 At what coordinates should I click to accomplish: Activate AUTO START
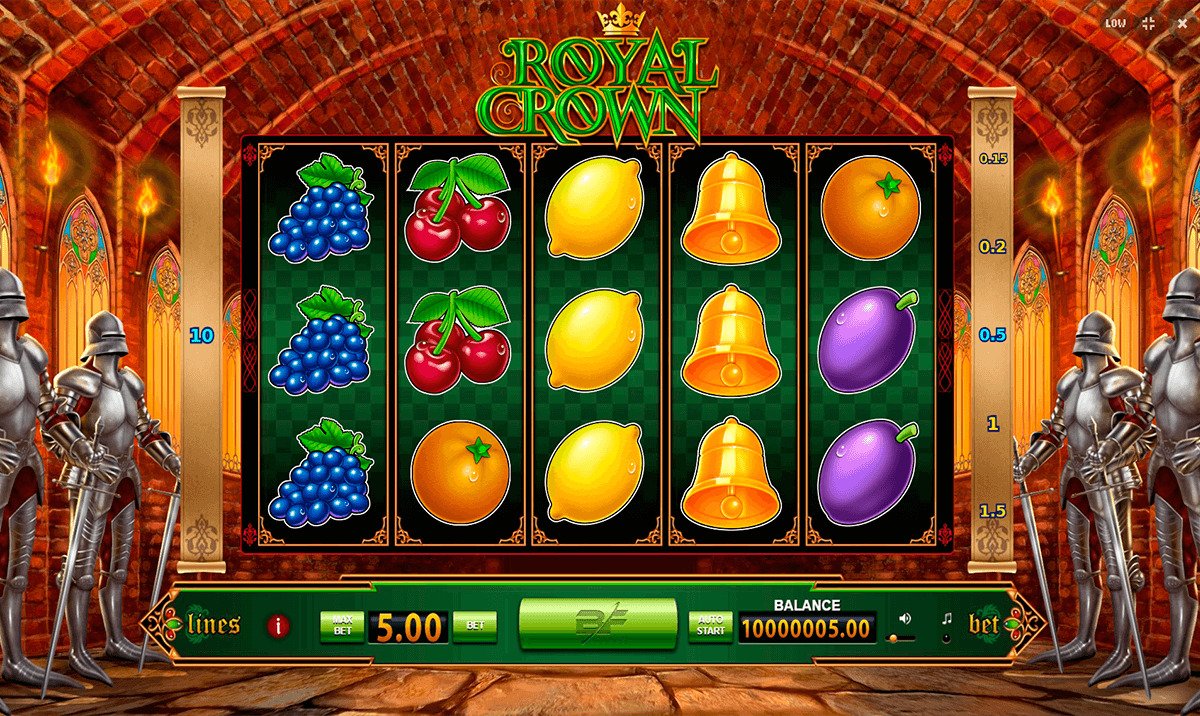point(710,626)
